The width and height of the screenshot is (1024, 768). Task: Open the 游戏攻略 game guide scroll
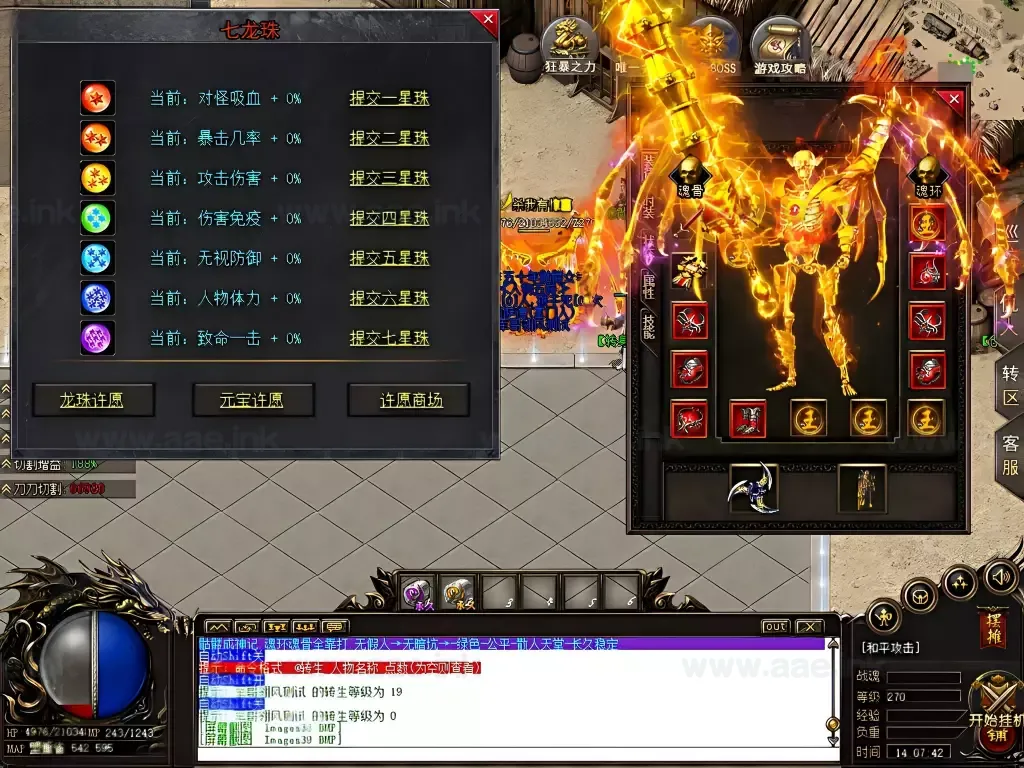coord(779,48)
